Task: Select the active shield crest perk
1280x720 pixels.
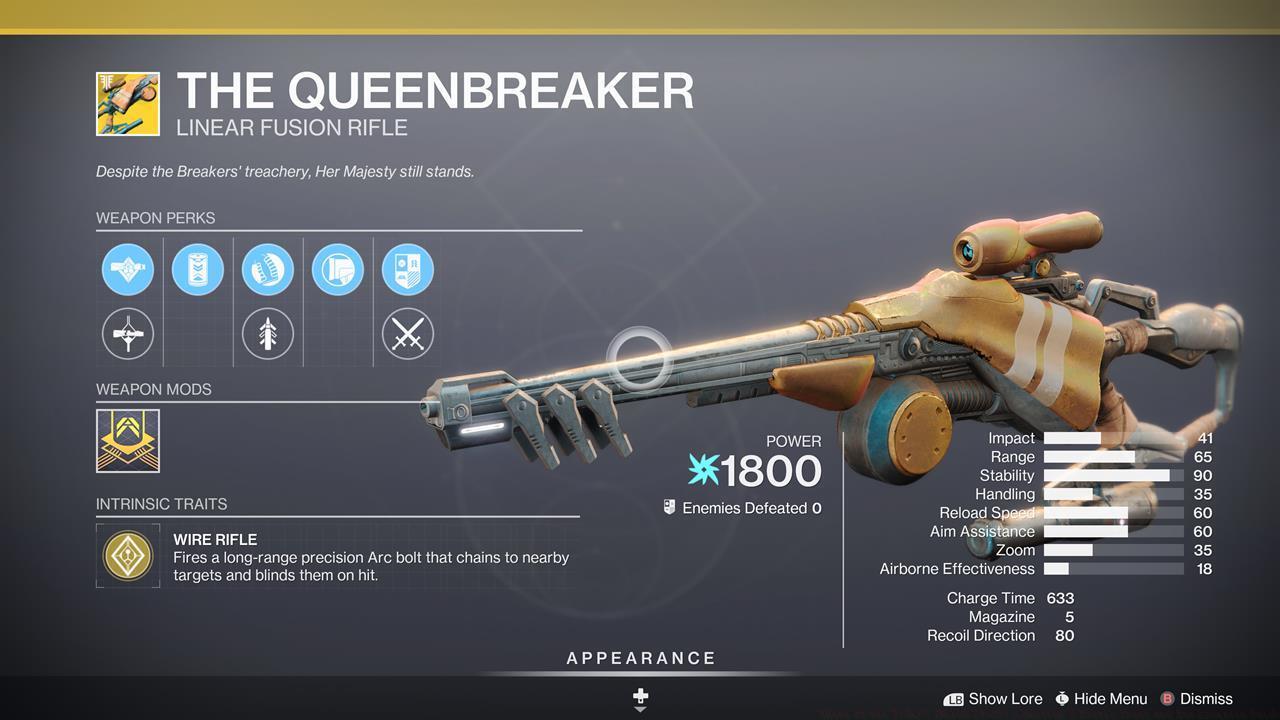Action: (x=408, y=269)
